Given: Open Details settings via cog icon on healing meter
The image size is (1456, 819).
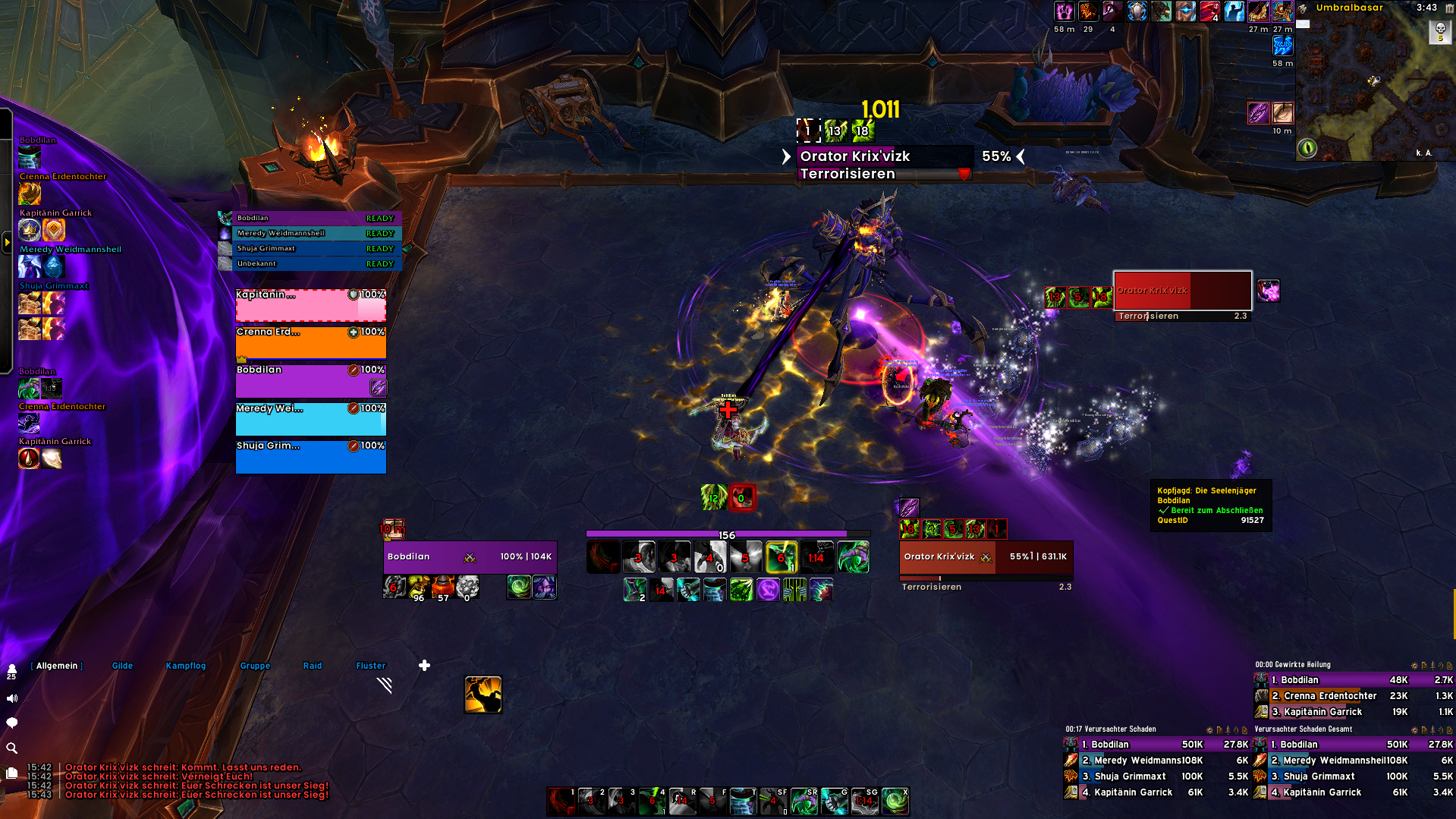Looking at the screenshot, I should coord(1414,666).
